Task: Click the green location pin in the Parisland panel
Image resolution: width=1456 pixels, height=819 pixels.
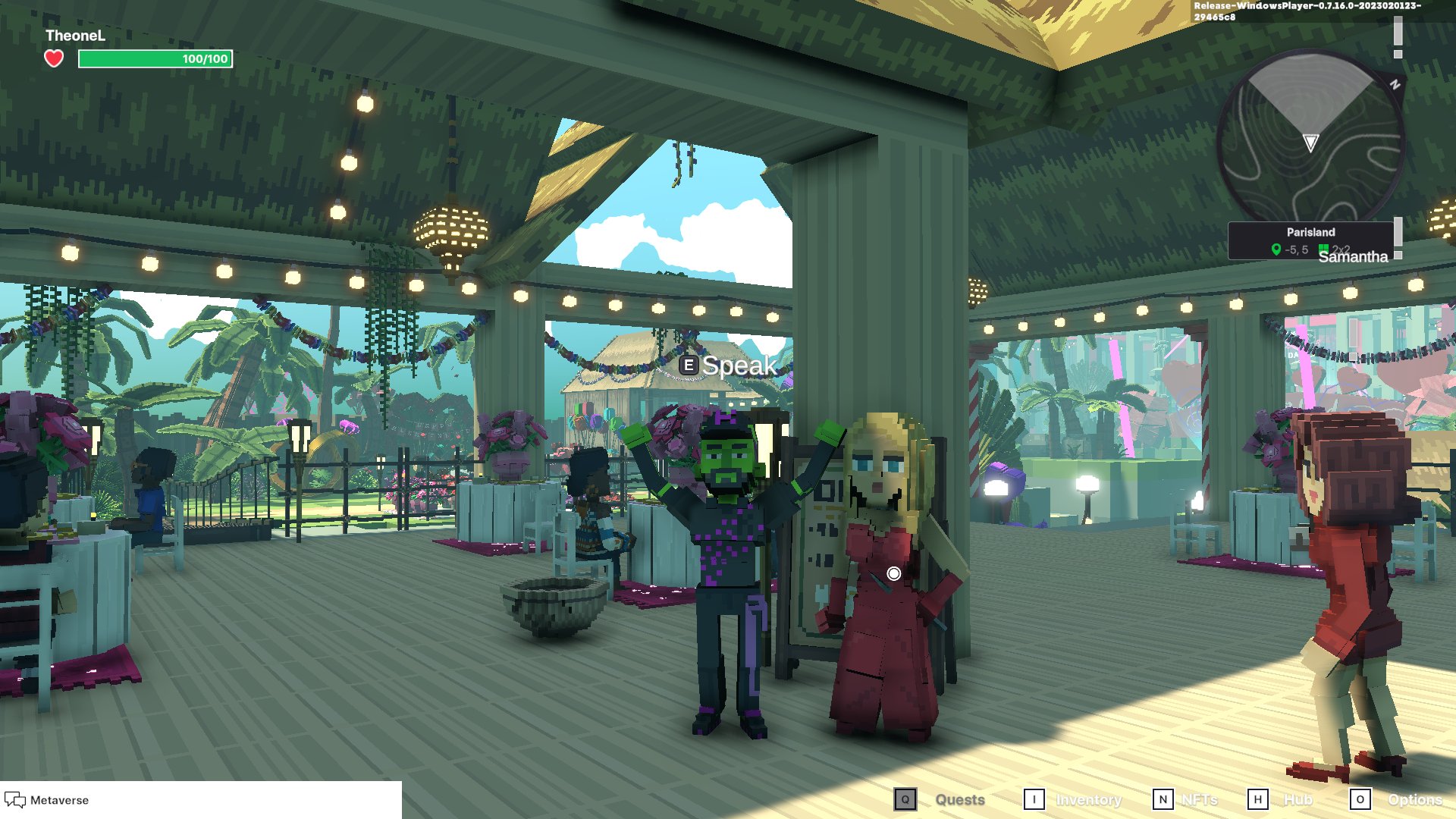Action: (1277, 247)
